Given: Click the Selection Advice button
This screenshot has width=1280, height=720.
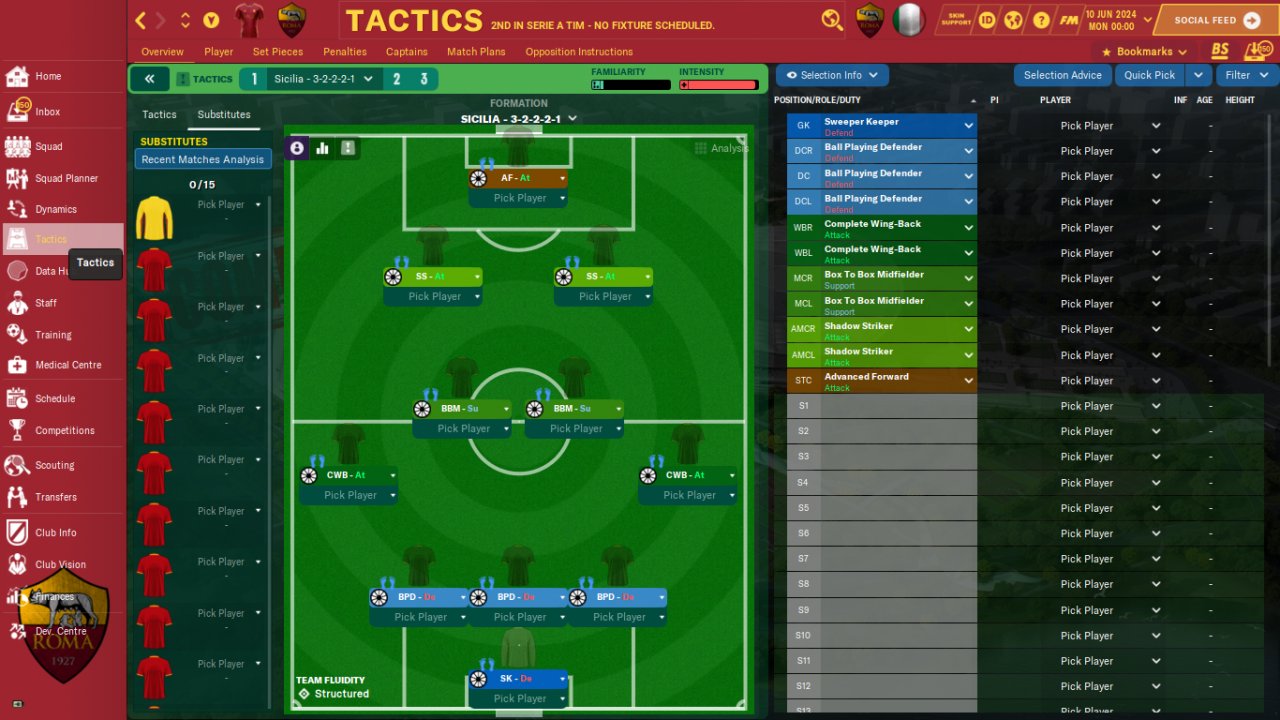Looking at the screenshot, I should [x=1062, y=75].
